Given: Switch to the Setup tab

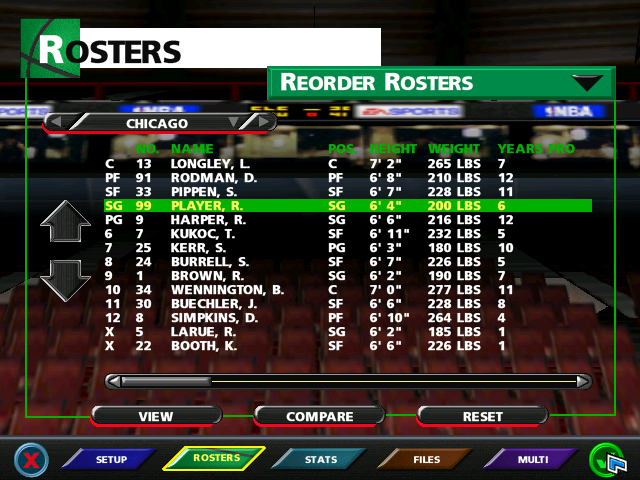Looking at the screenshot, I should coord(110,459).
